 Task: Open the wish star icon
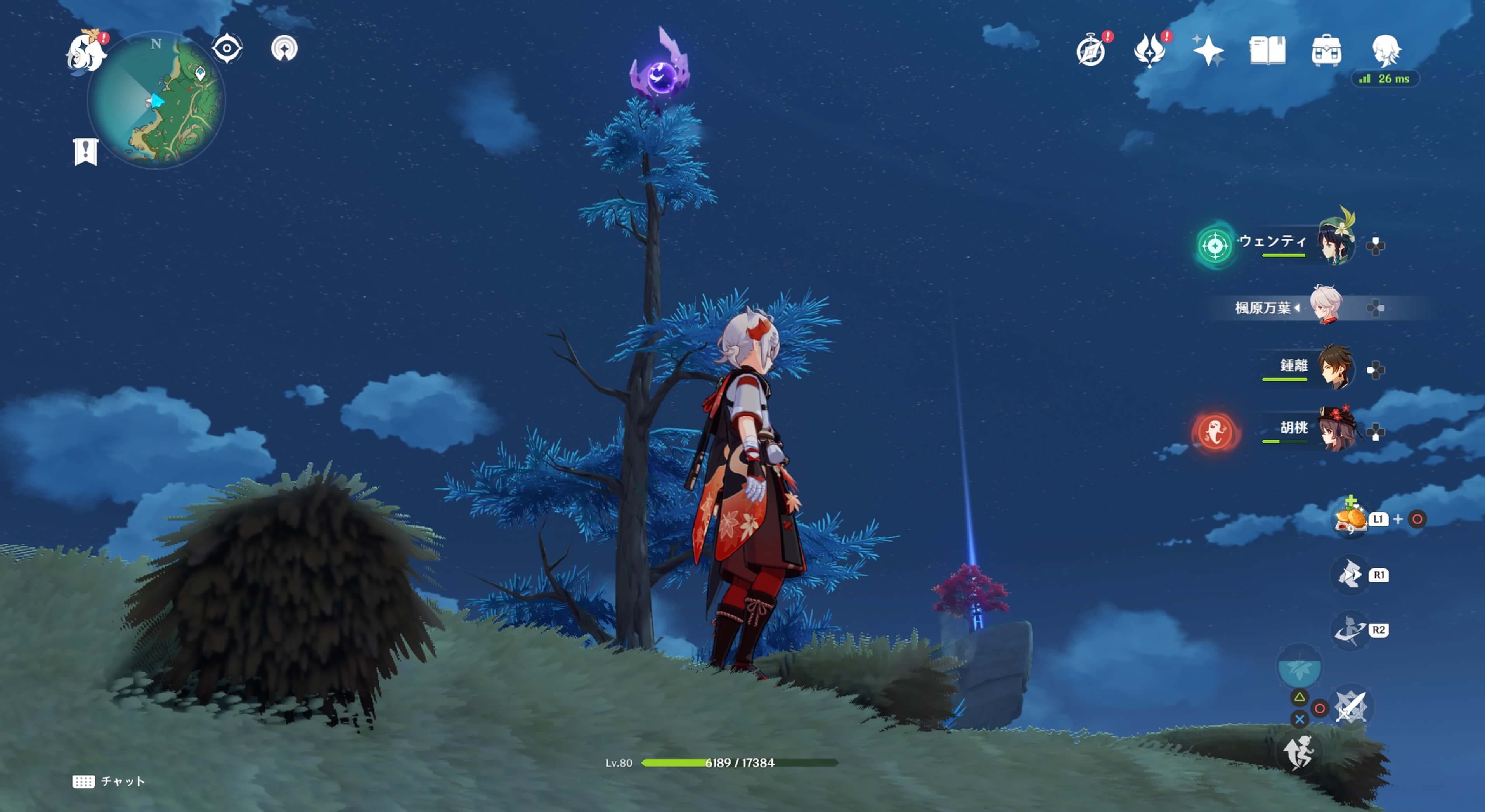click(1208, 51)
